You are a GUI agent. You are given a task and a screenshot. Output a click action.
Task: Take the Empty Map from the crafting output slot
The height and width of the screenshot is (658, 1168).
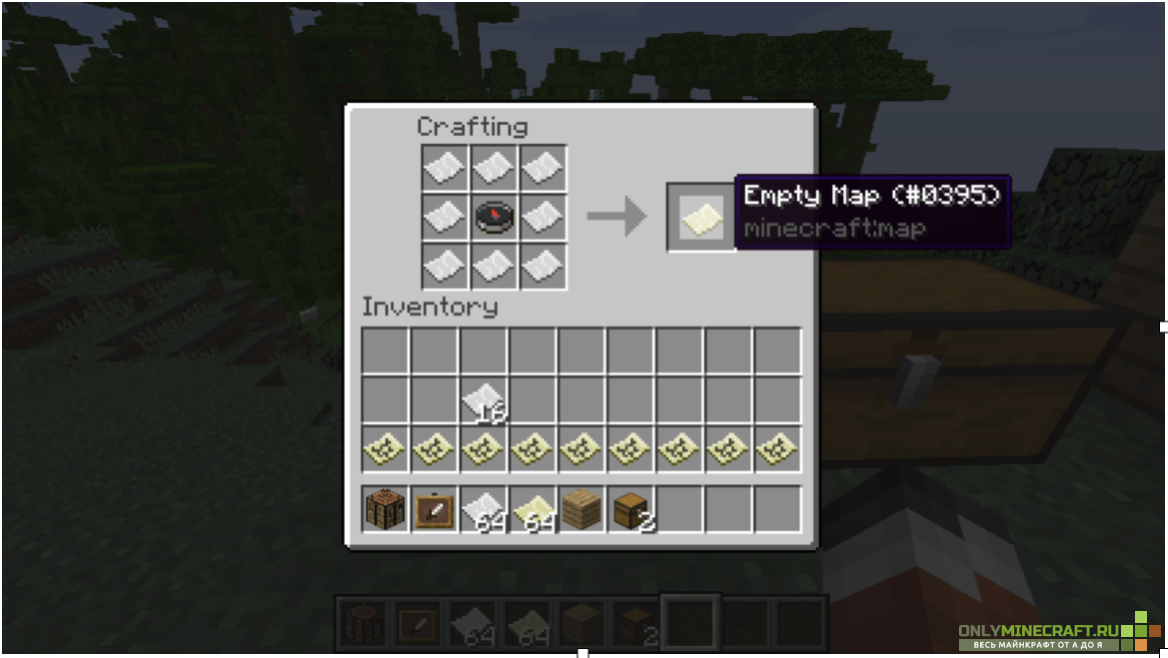(x=701, y=217)
